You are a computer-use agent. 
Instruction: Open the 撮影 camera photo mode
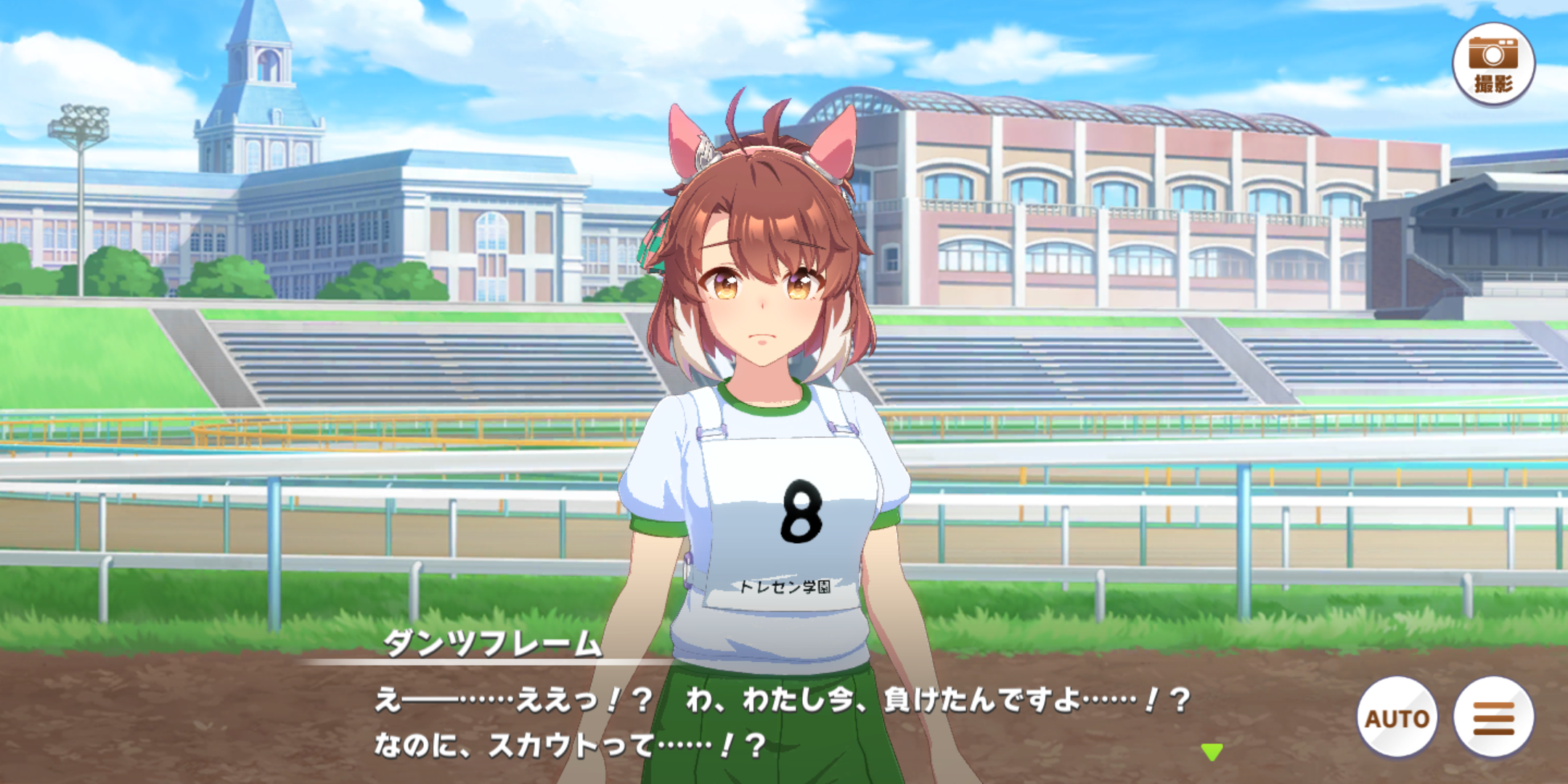(x=1493, y=64)
